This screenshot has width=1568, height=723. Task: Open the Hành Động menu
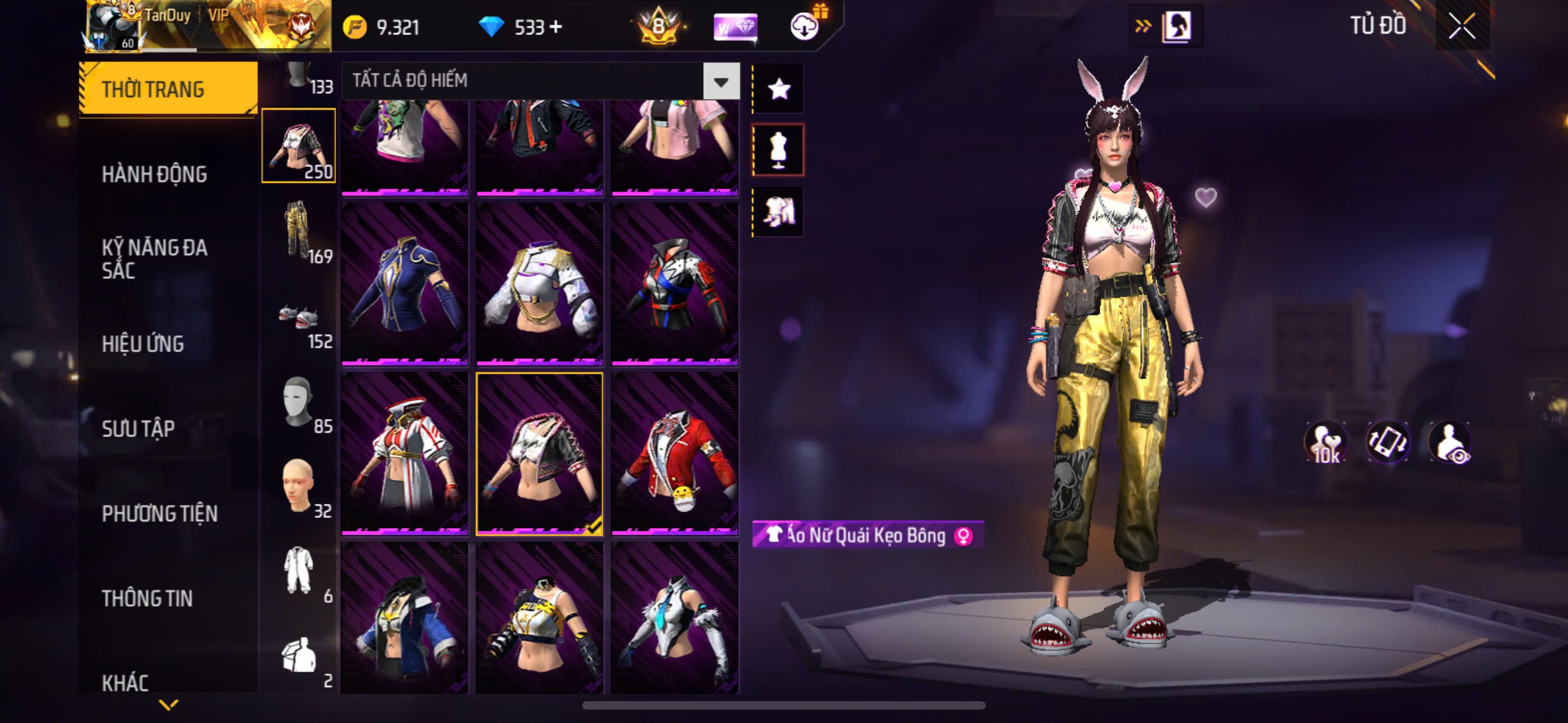tap(154, 174)
